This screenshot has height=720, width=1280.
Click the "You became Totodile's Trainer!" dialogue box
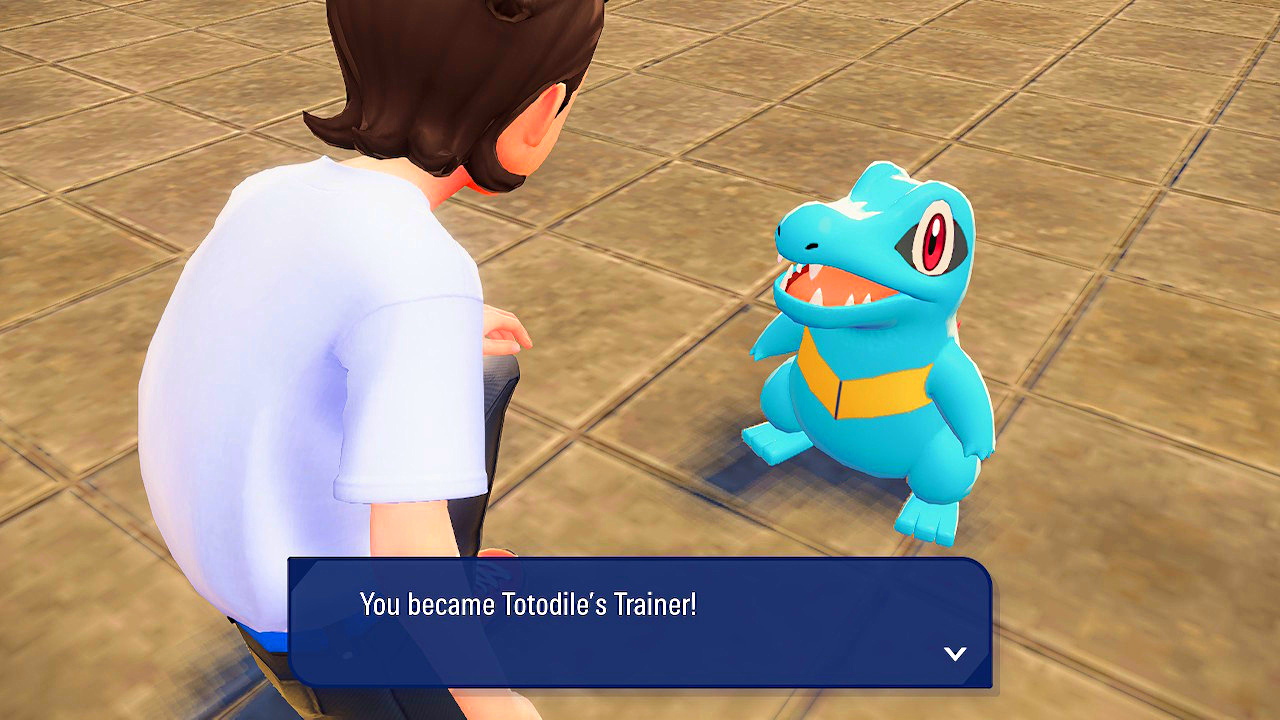[x=640, y=622]
